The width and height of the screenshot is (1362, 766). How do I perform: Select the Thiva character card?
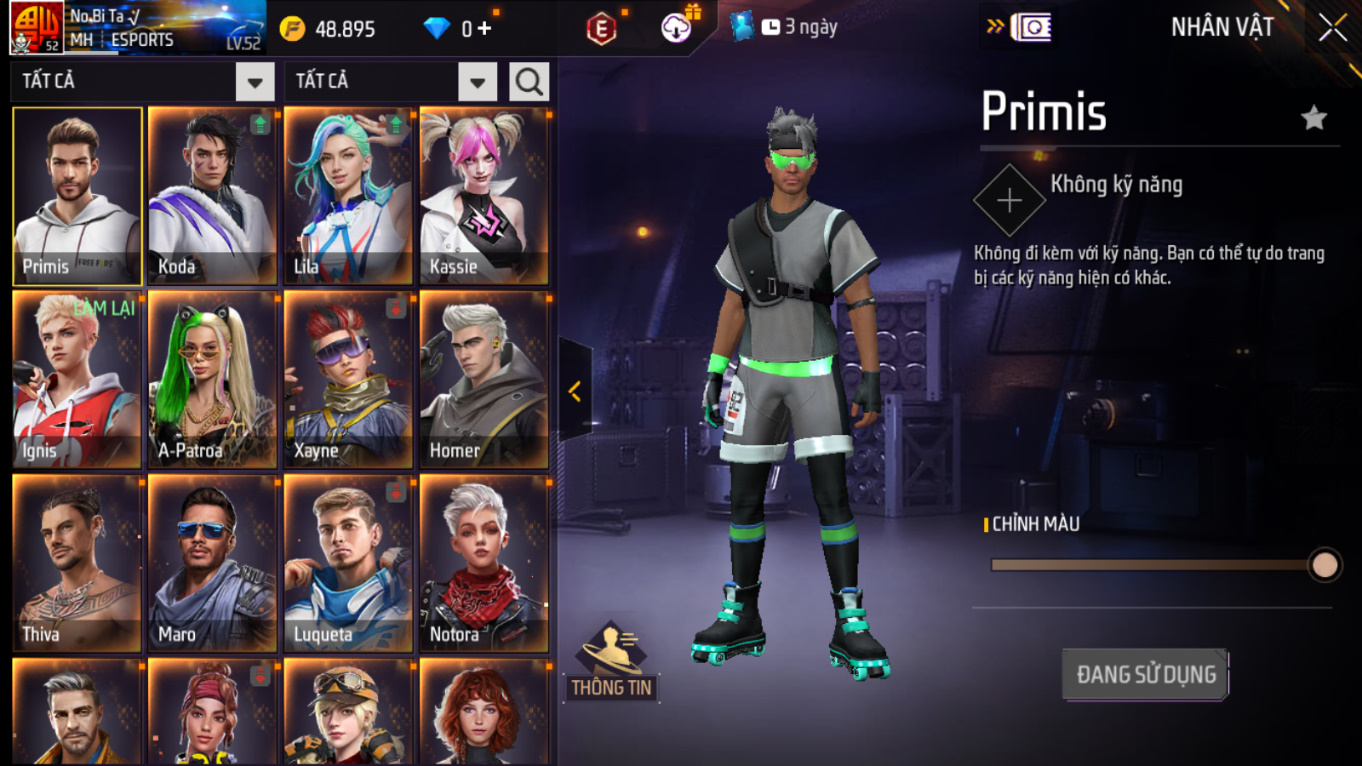[77, 564]
